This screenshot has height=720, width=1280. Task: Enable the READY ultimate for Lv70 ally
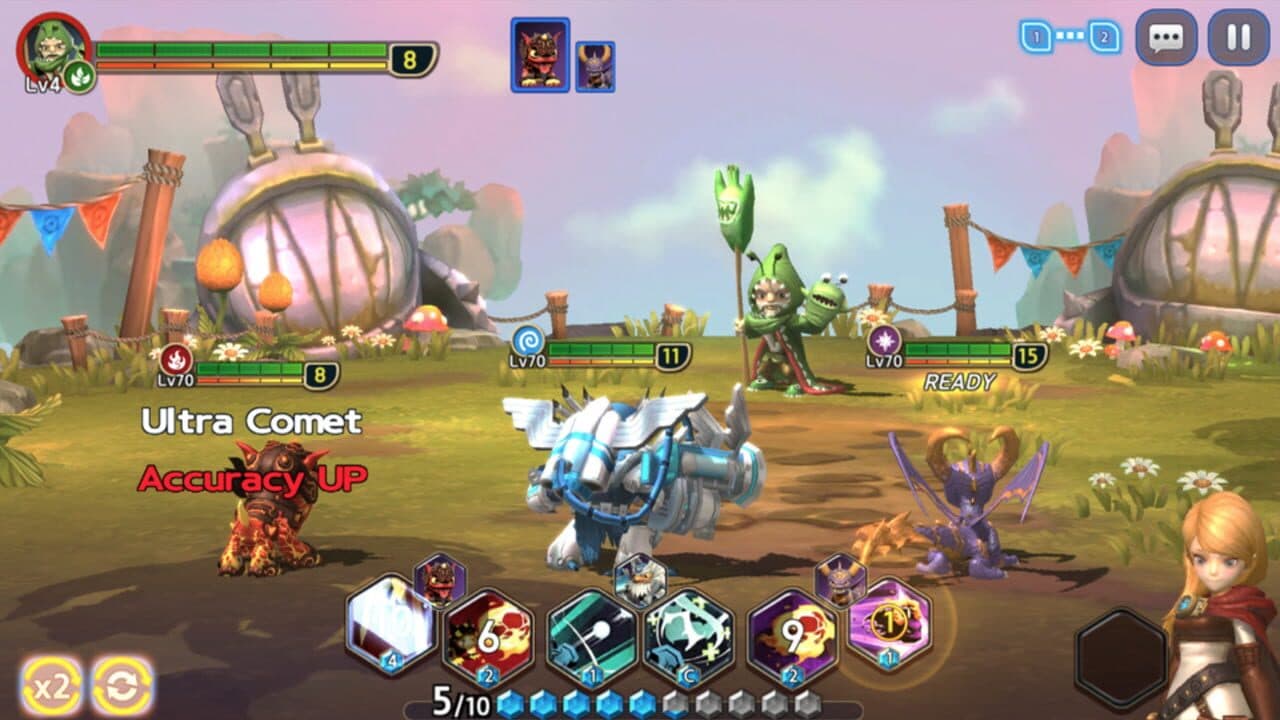click(957, 380)
